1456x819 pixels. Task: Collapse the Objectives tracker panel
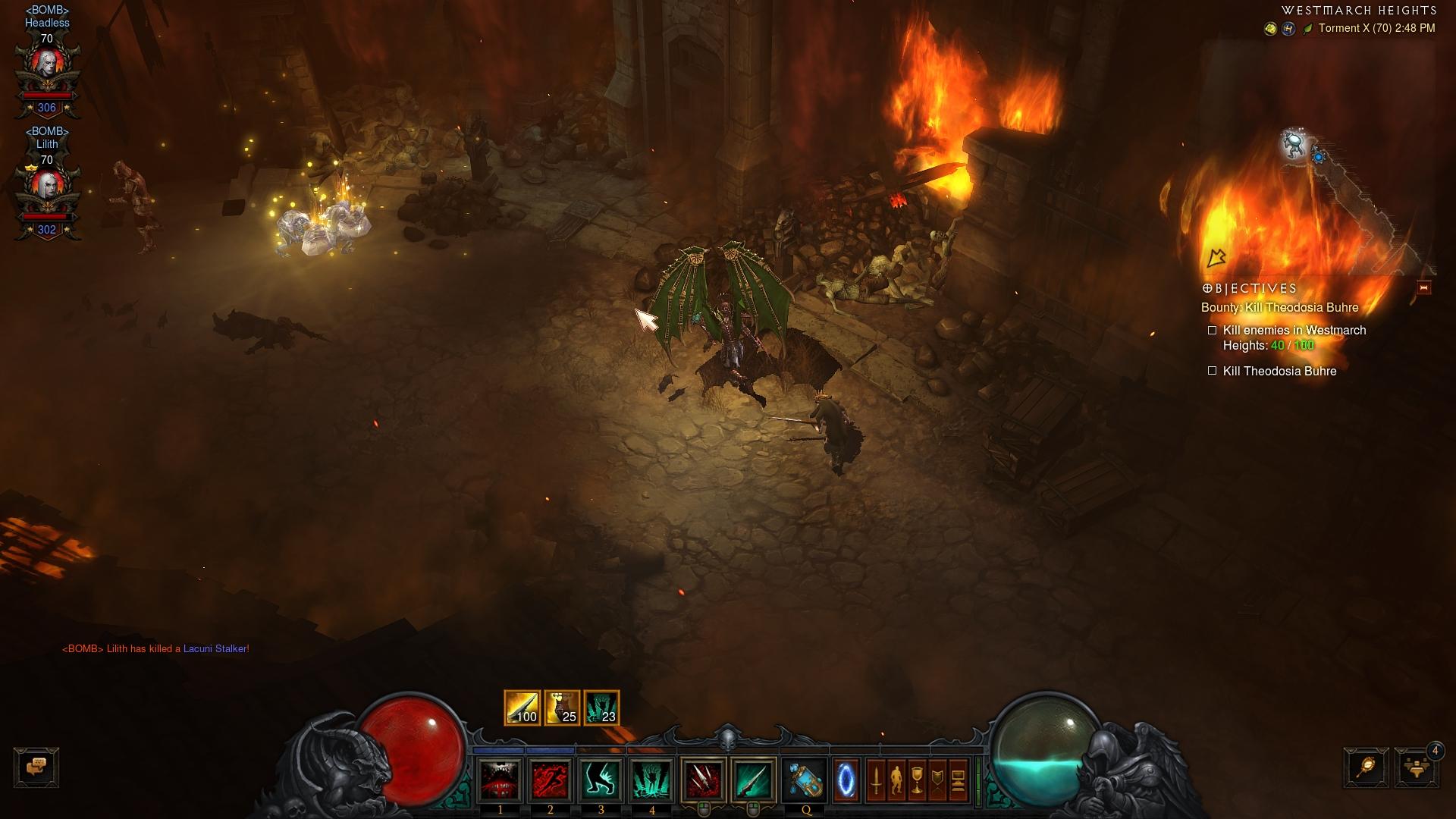pos(1423,288)
